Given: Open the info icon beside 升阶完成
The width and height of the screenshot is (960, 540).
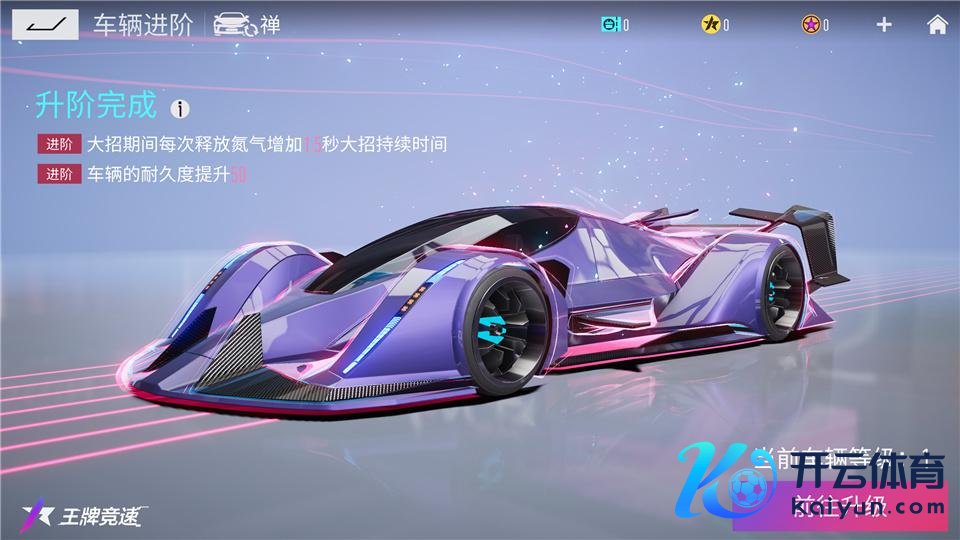Looking at the screenshot, I should click(x=180, y=108).
